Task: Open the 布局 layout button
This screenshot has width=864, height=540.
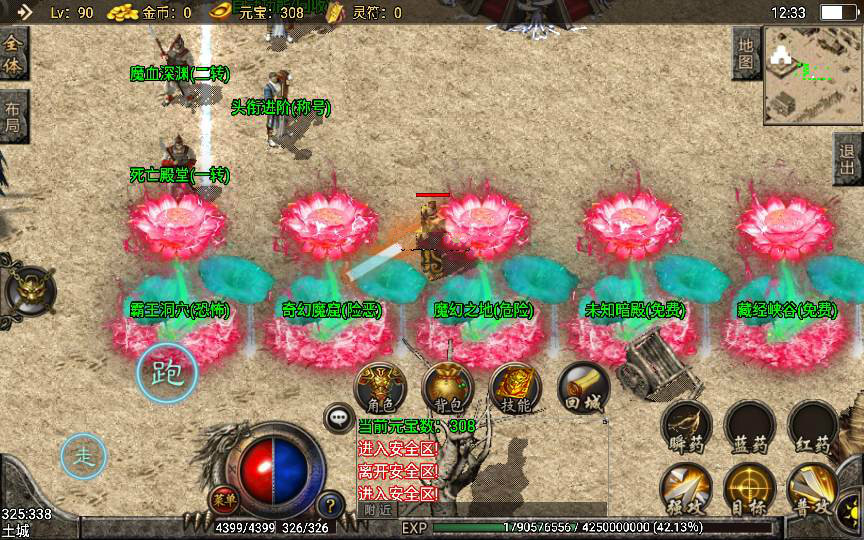Action: click(x=13, y=118)
